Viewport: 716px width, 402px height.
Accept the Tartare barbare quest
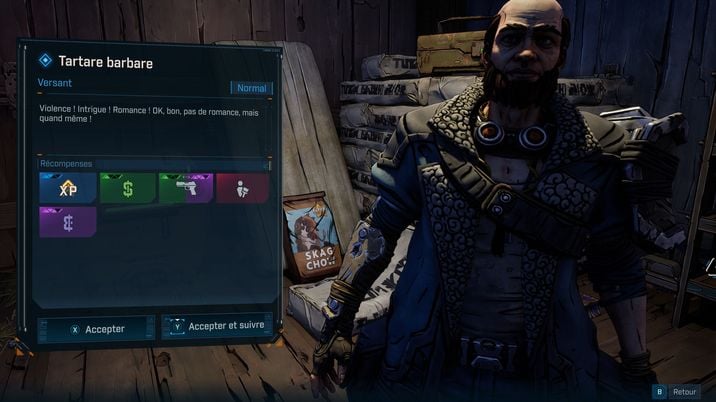[96, 328]
